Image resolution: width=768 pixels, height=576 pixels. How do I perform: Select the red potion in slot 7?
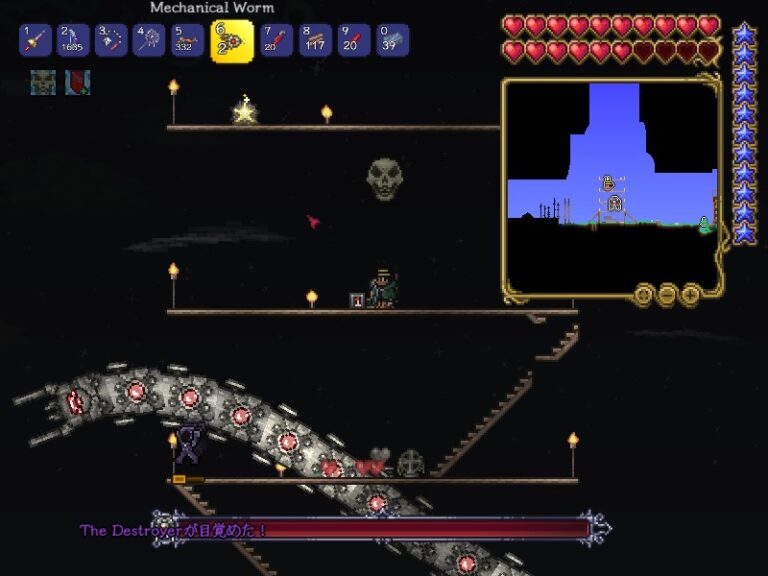[277, 40]
